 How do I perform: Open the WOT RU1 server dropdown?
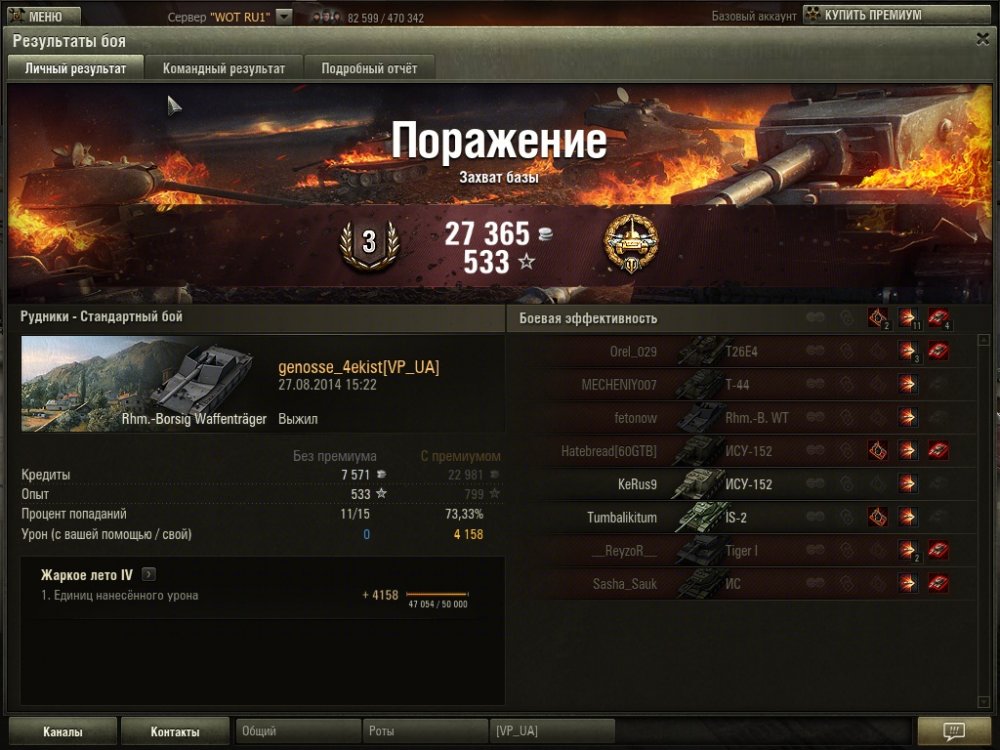[x=284, y=17]
